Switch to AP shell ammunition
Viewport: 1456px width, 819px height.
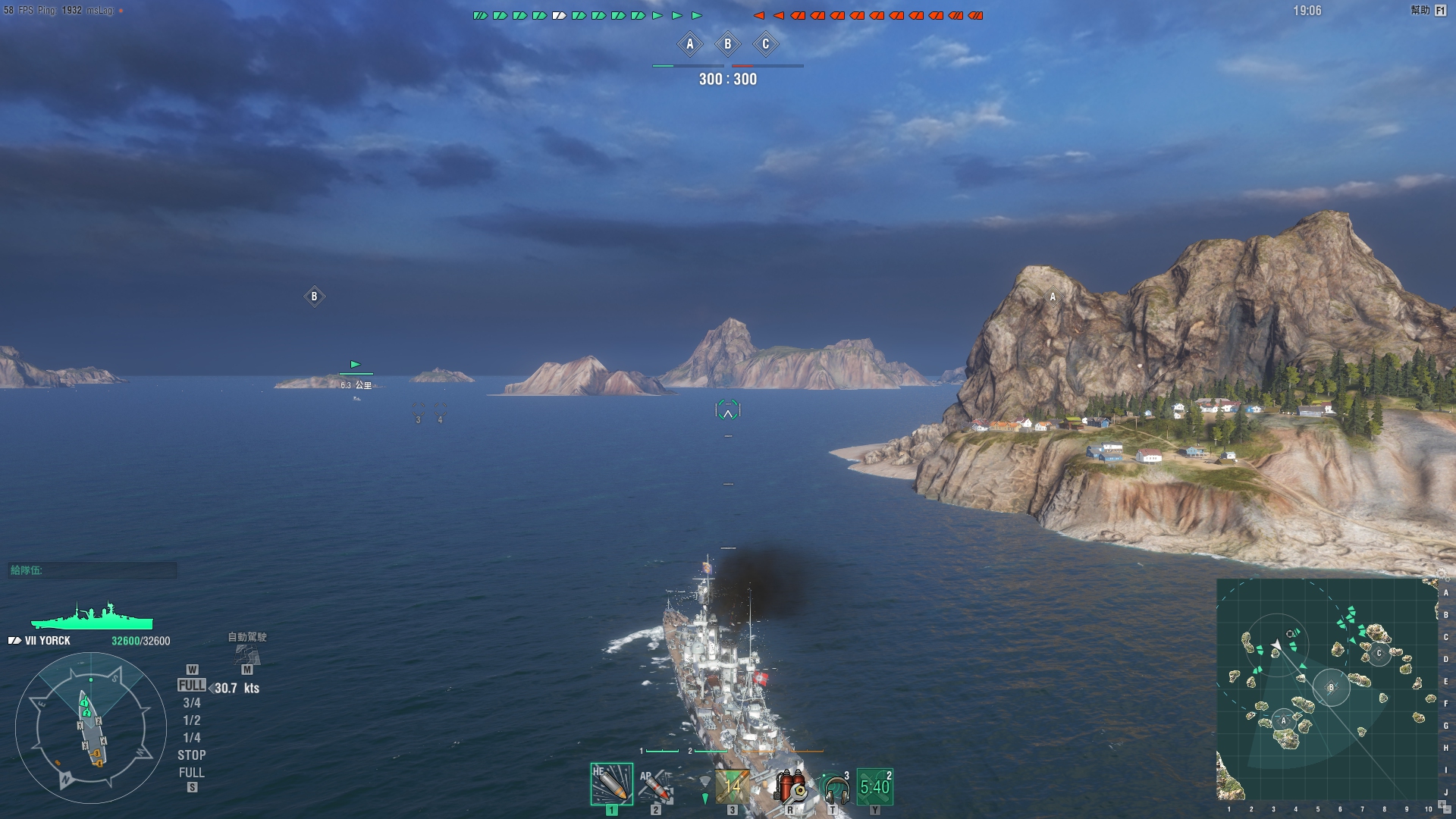point(656,786)
